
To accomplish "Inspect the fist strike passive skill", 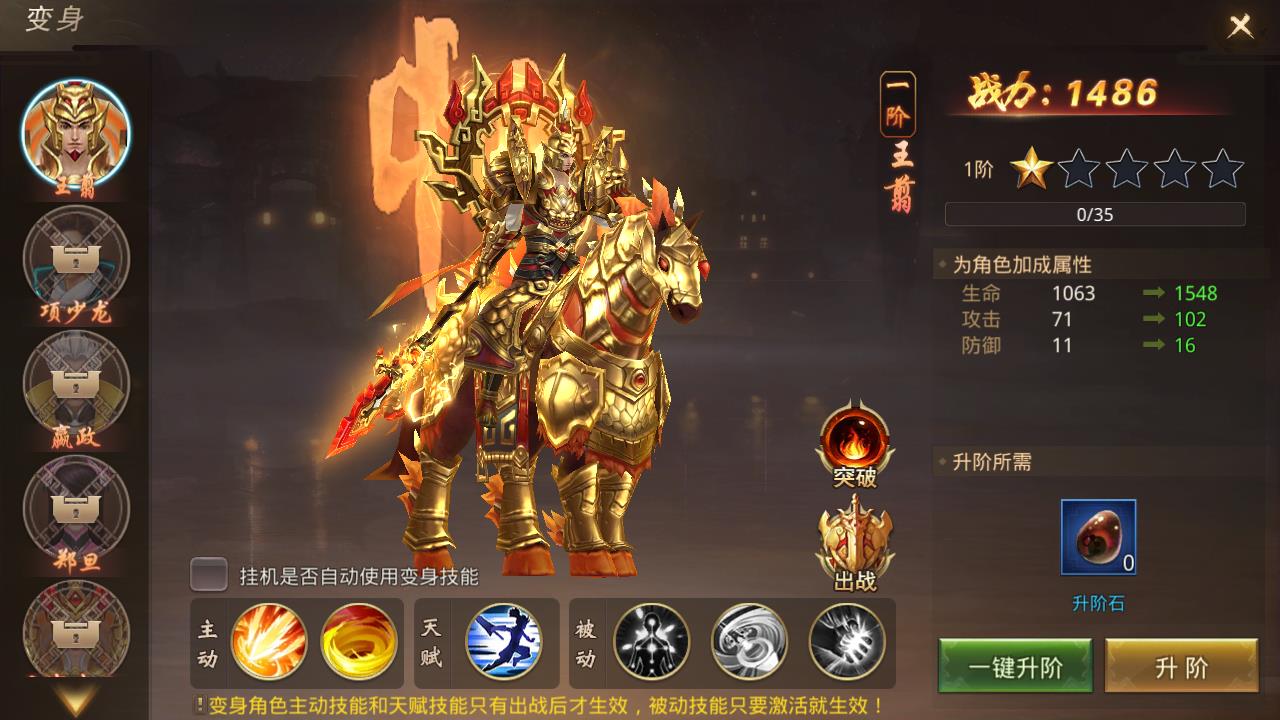I will click(846, 641).
